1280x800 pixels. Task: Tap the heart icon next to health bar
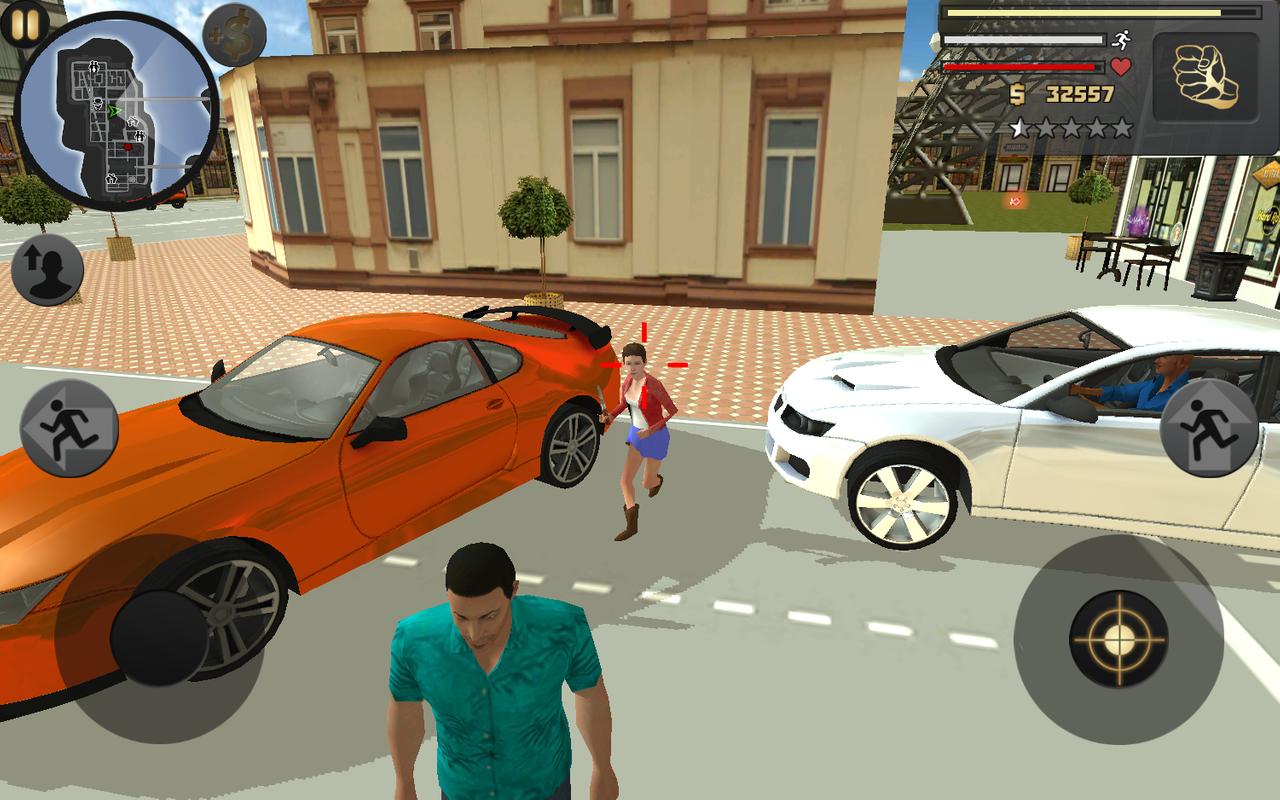[1121, 66]
